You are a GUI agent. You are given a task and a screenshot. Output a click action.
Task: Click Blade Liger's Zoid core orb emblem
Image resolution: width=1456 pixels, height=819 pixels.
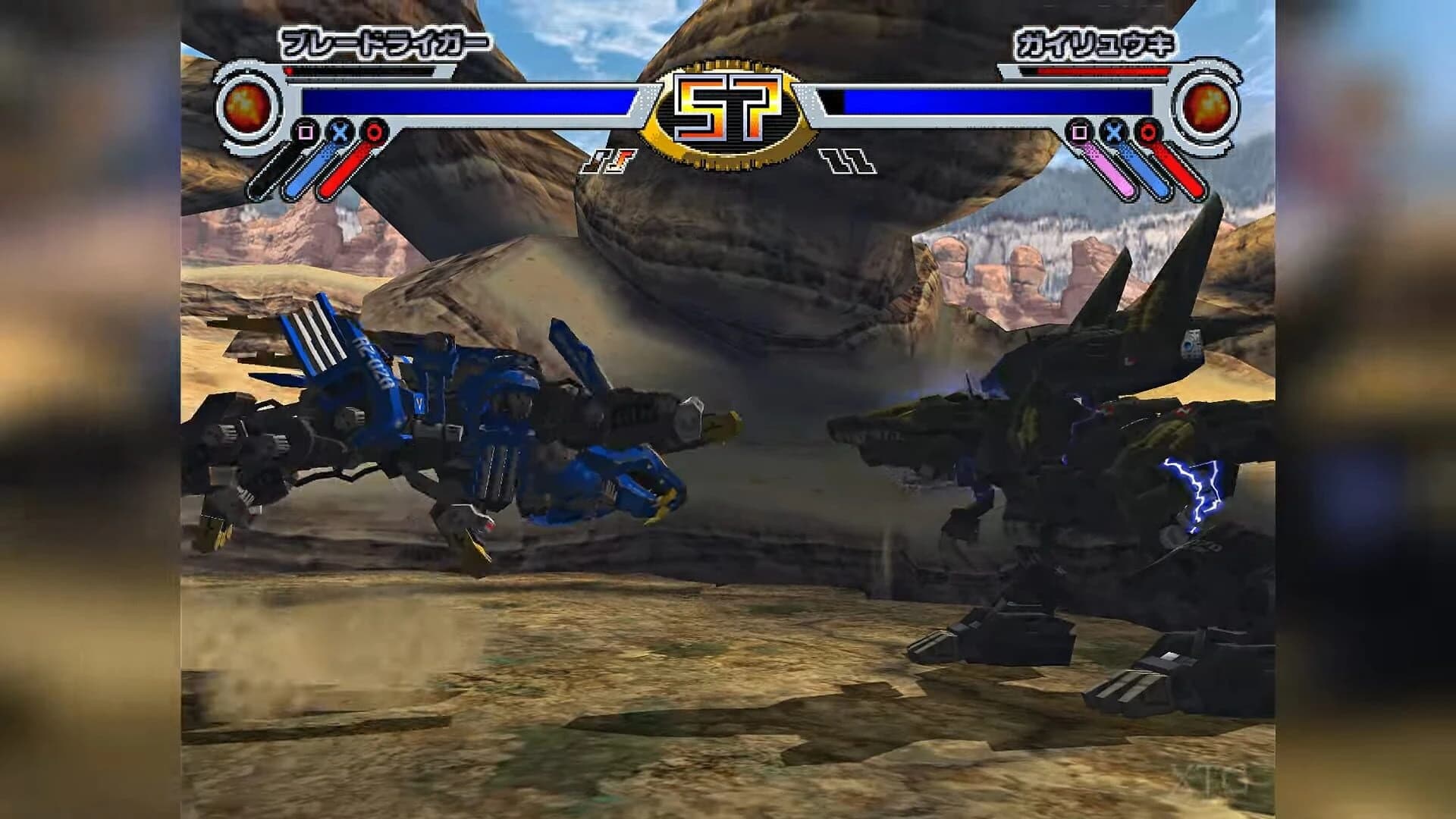point(245,108)
